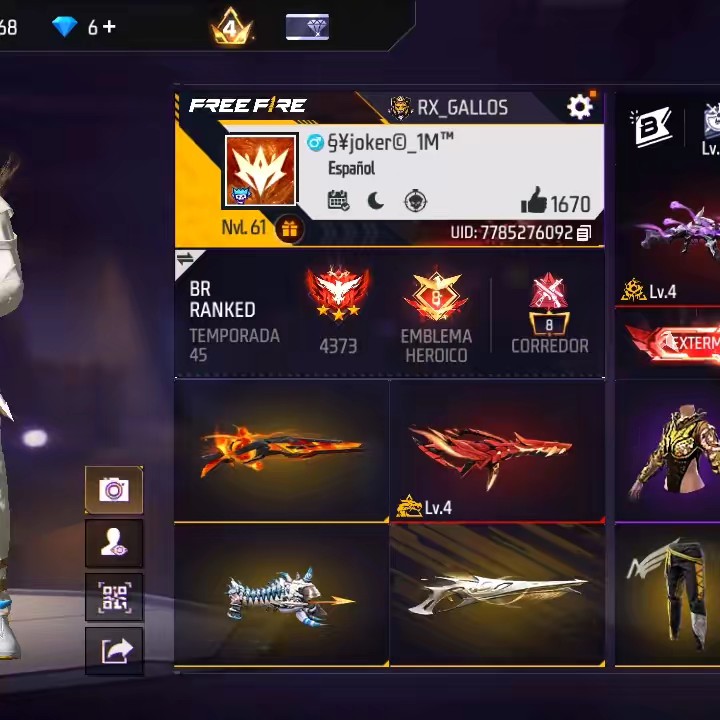720x720 pixels.
Task: Open profile settings gear icon
Action: click(x=579, y=107)
